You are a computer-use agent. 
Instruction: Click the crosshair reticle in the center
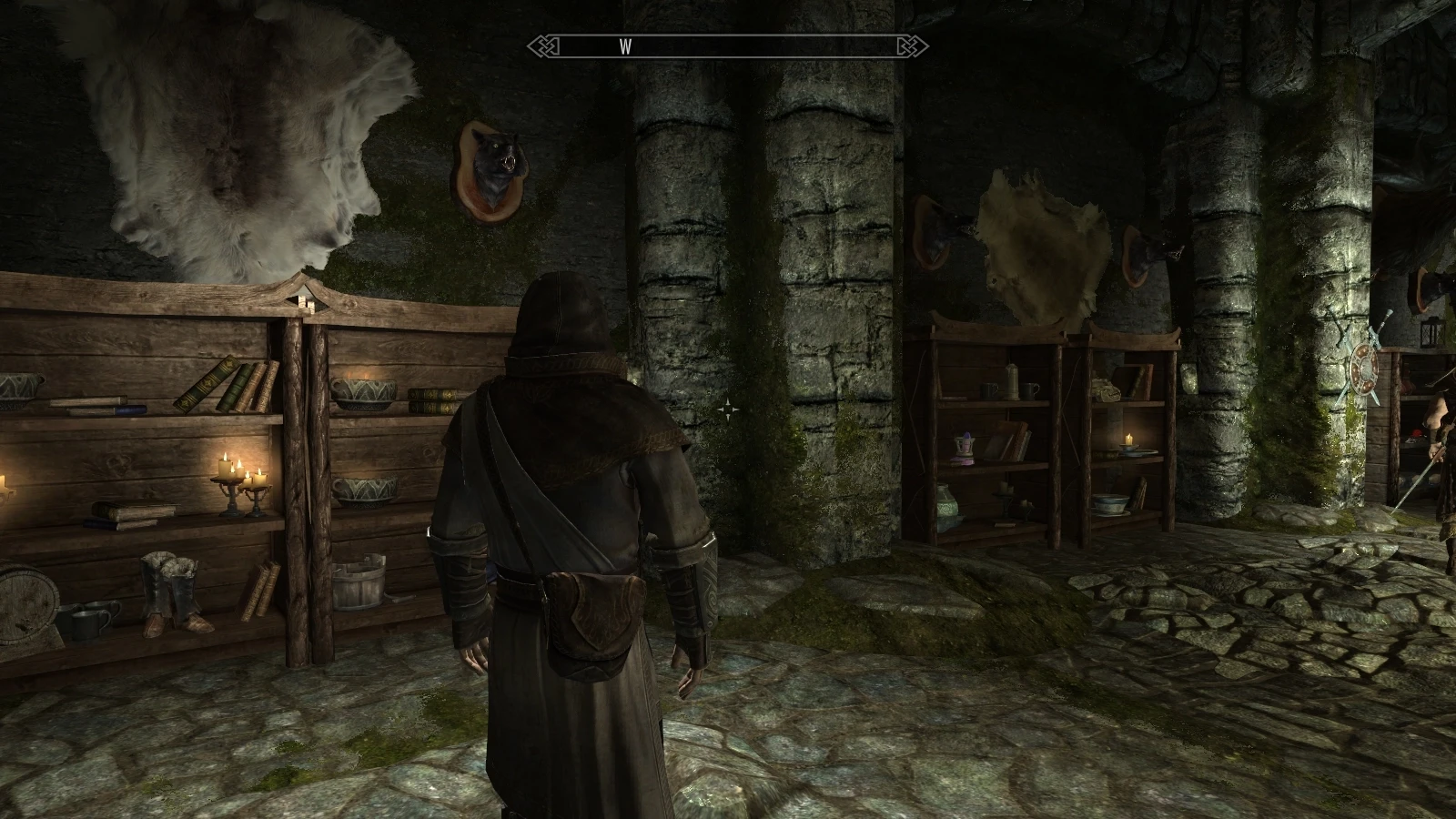point(728,409)
